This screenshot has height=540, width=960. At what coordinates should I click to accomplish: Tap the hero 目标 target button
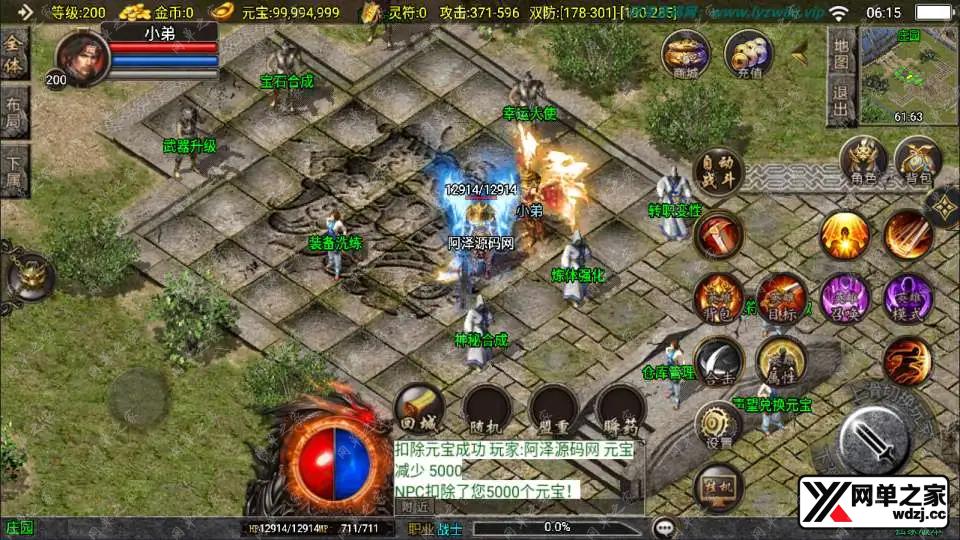coord(782,297)
